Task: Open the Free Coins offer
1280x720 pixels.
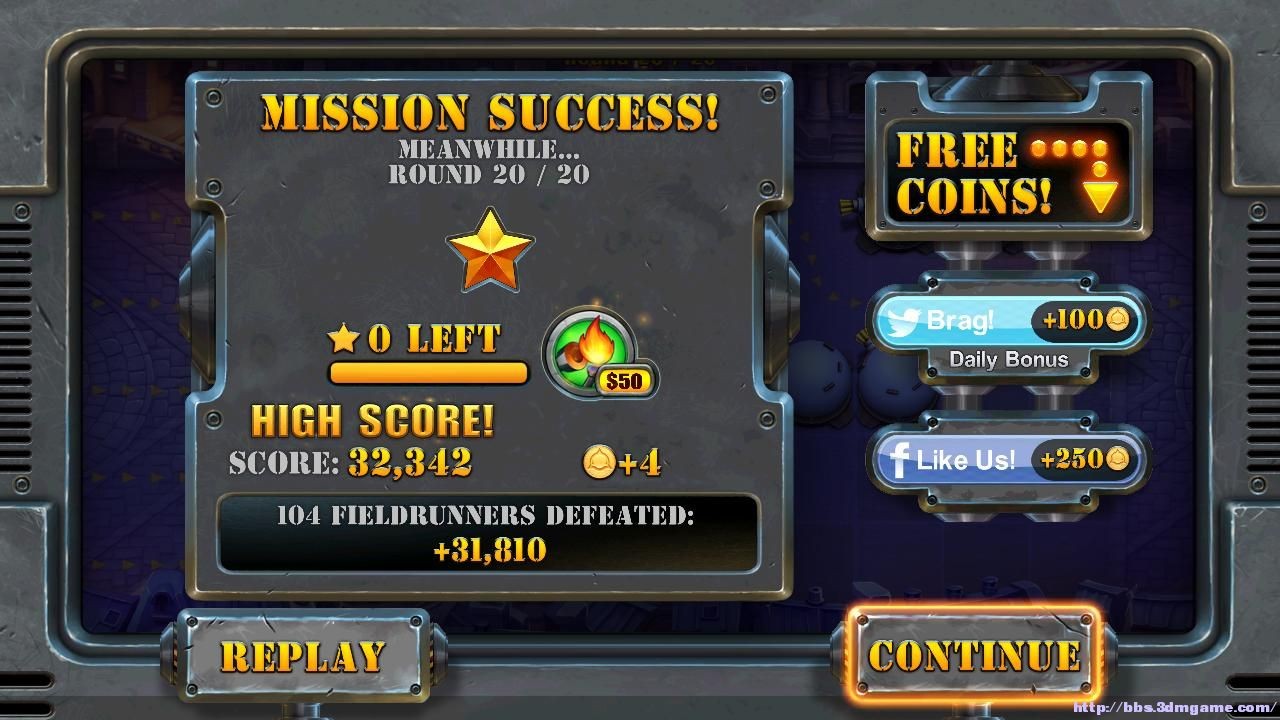Action: [1007, 174]
